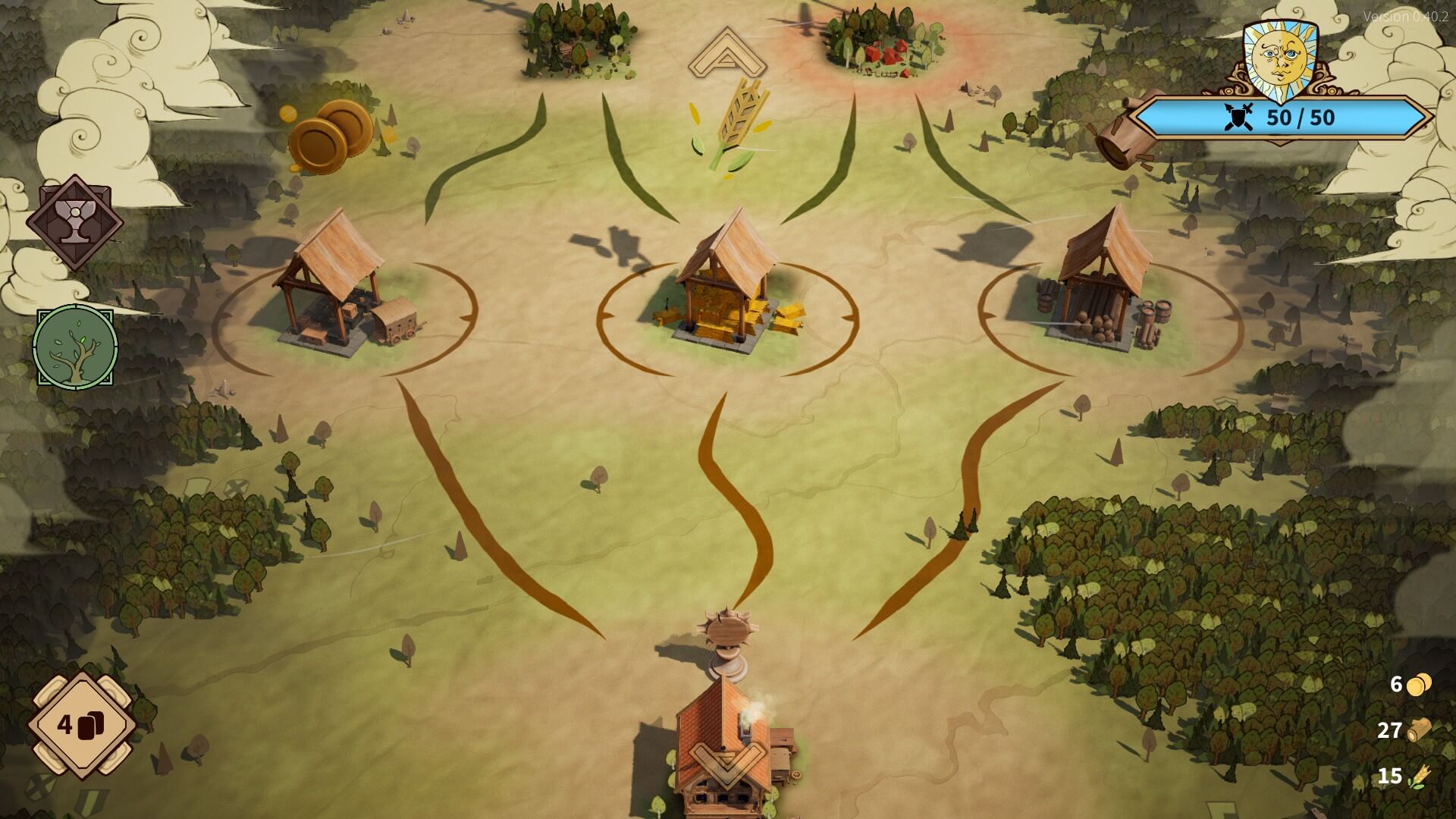This screenshot has height=819, width=1456.
Task: Click the upward chevron map arrow
Action: (728, 55)
